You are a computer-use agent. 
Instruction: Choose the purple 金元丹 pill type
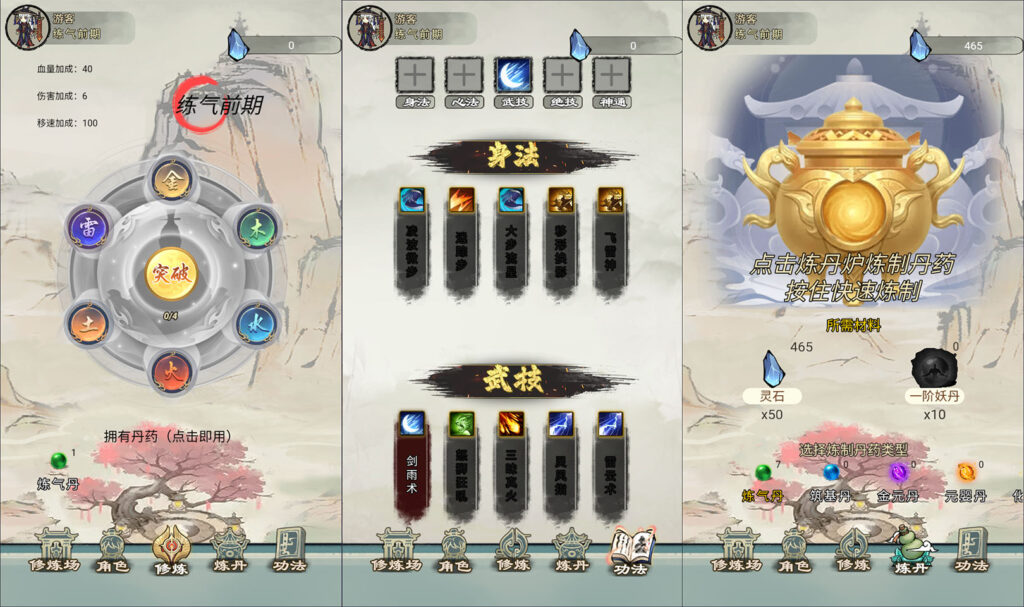[x=897, y=473]
